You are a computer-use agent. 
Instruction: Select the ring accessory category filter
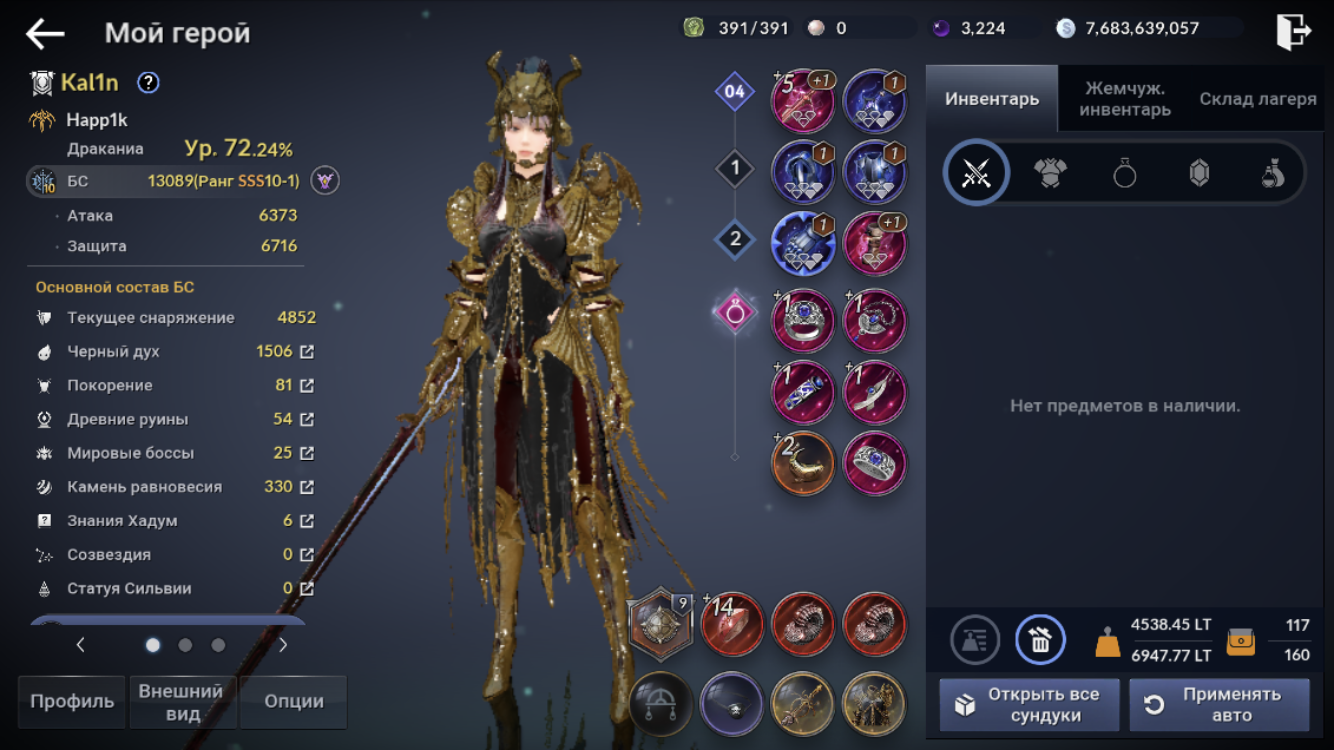tap(1125, 174)
